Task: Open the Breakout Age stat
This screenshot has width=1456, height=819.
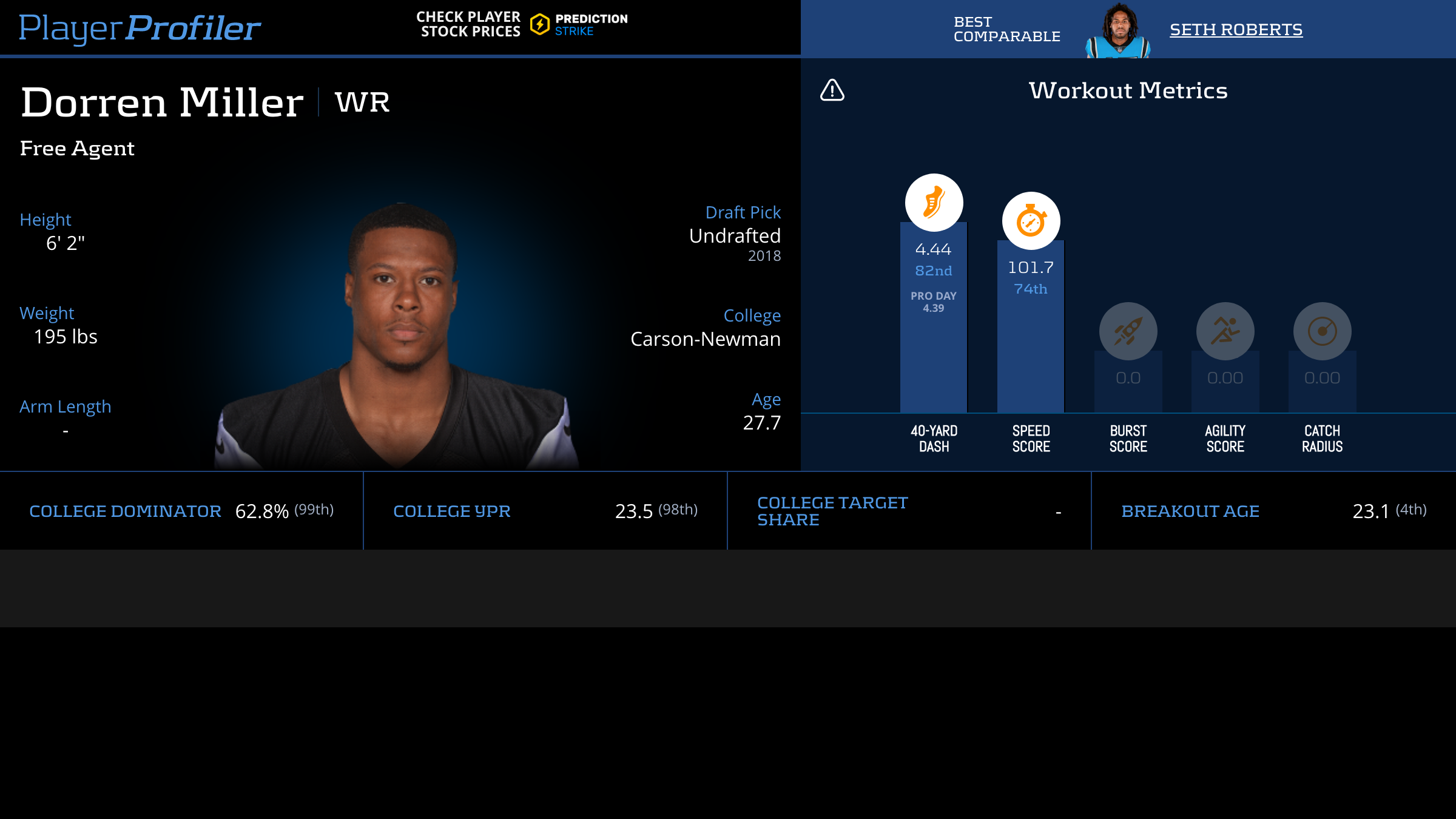Action: pyautogui.click(x=1190, y=511)
